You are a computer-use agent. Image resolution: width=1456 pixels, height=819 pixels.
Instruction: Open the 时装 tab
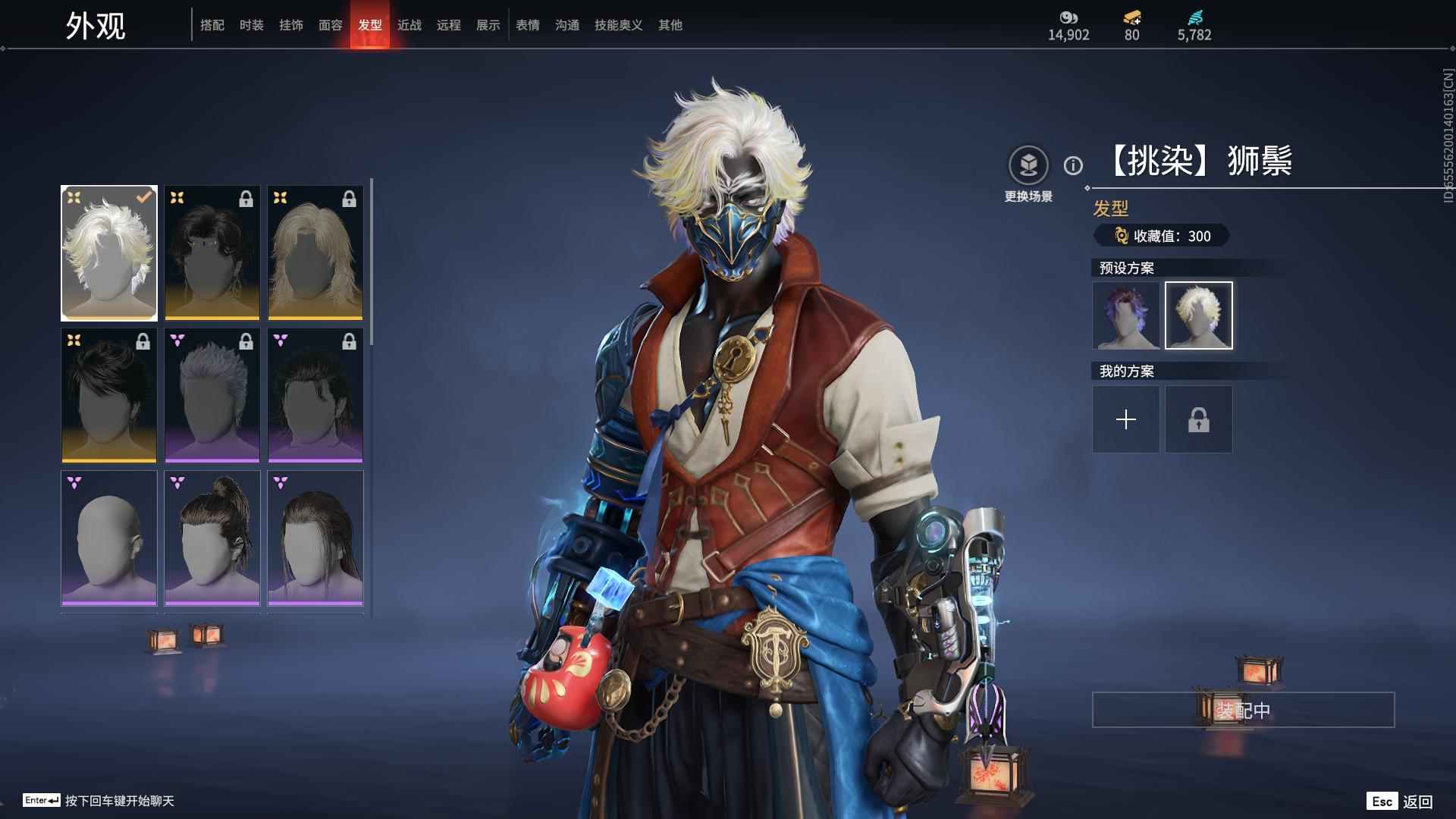click(x=252, y=25)
